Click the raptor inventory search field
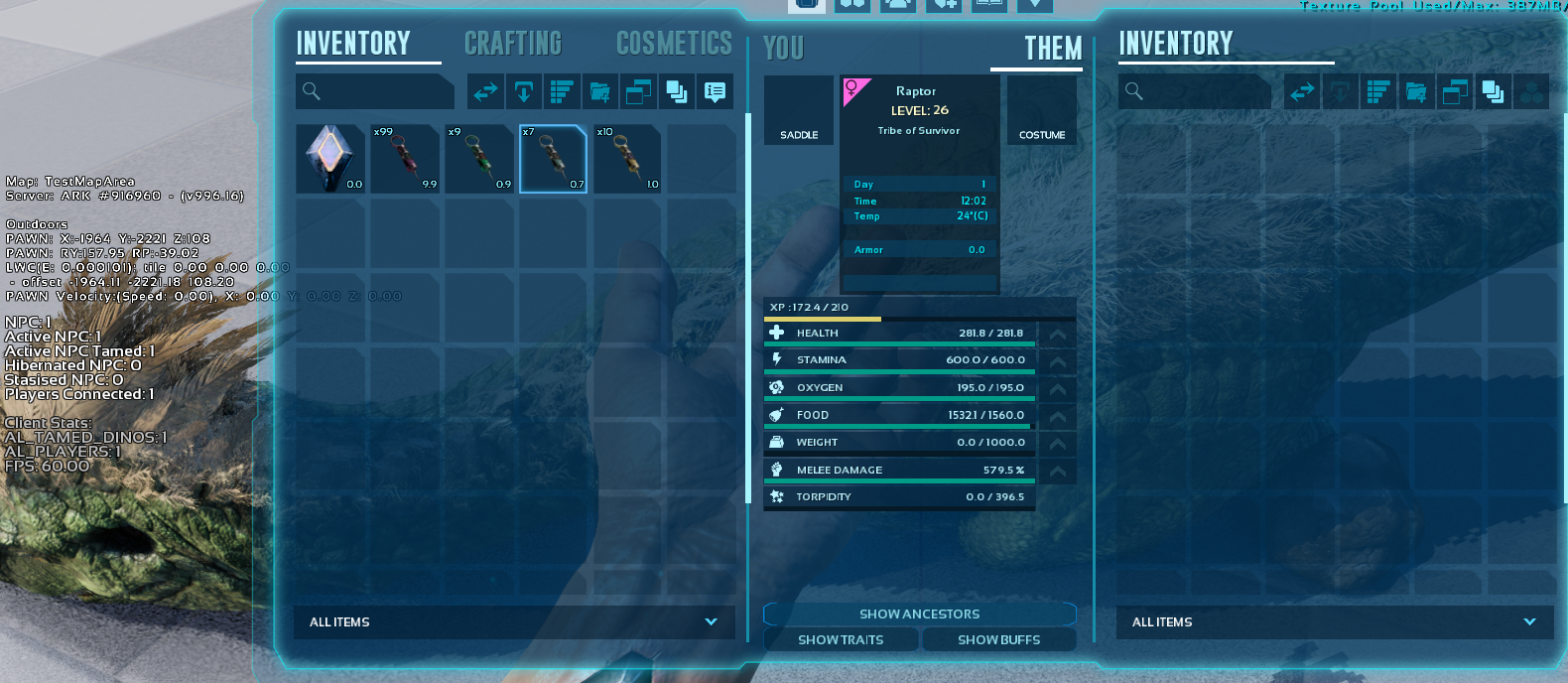1568x683 pixels. [x=1195, y=91]
